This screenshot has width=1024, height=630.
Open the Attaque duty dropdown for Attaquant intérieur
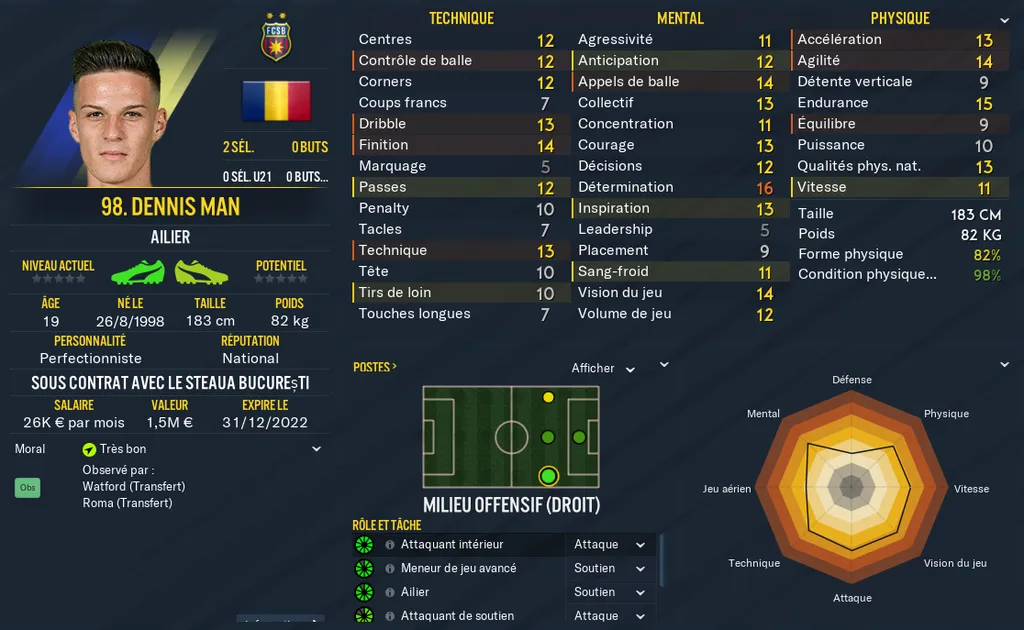click(610, 545)
